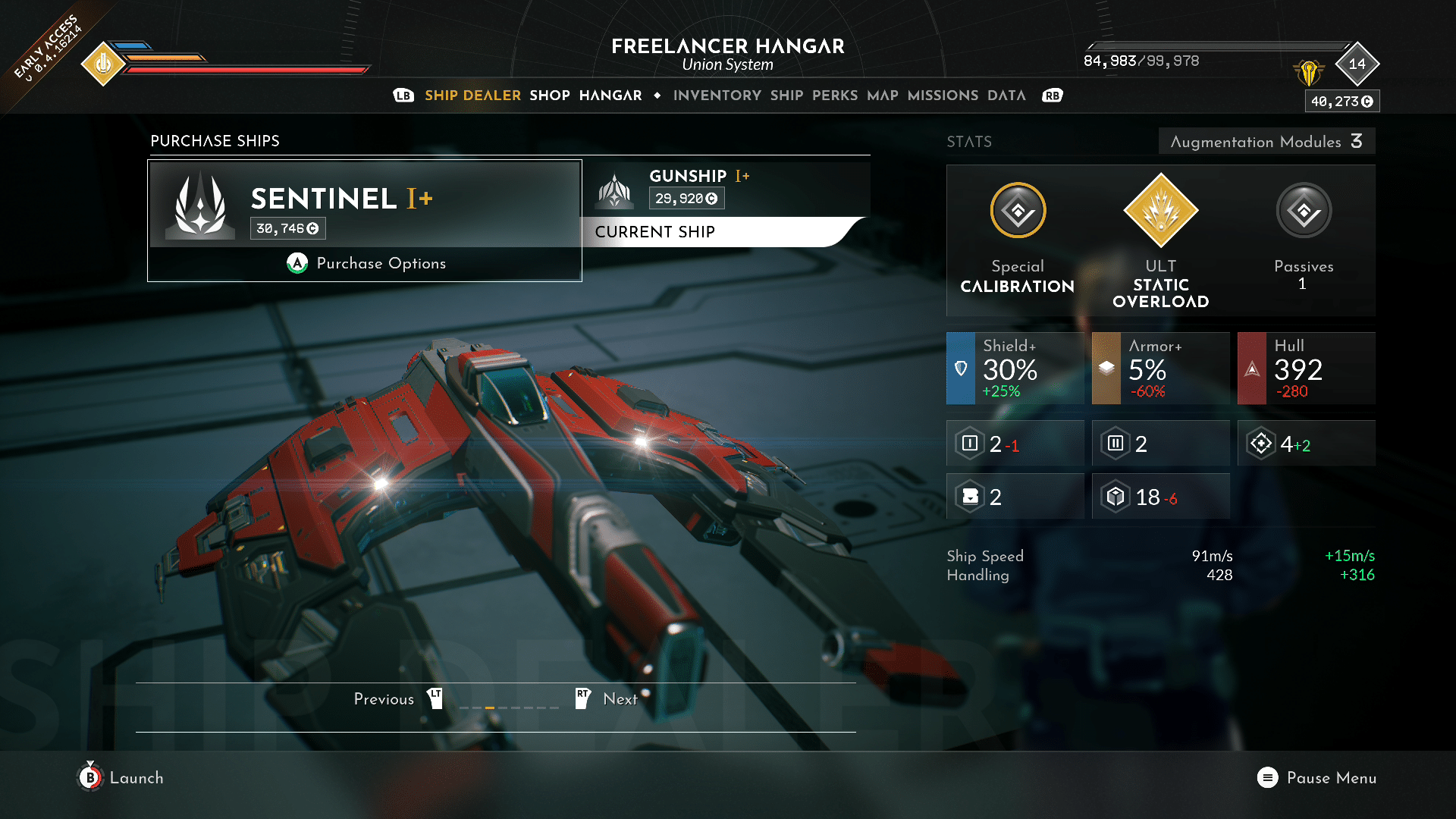The height and width of the screenshot is (819, 1456).
Task: Select the Special Calibration ability icon
Action: (x=1017, y=212)
